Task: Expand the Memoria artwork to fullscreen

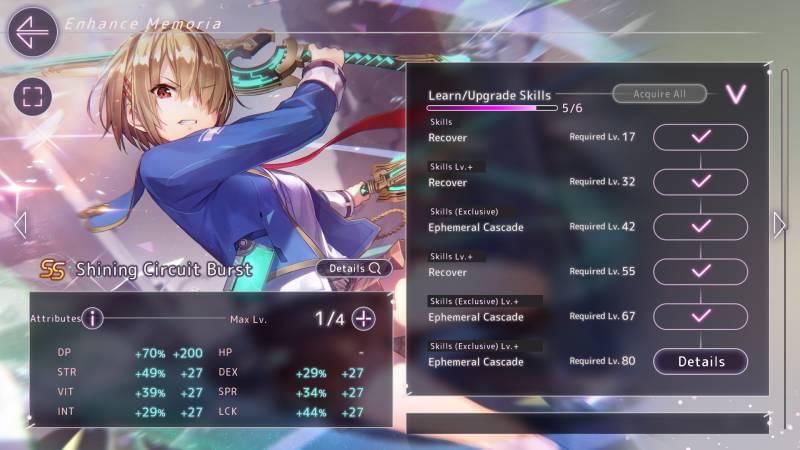Action: (32, 97)
